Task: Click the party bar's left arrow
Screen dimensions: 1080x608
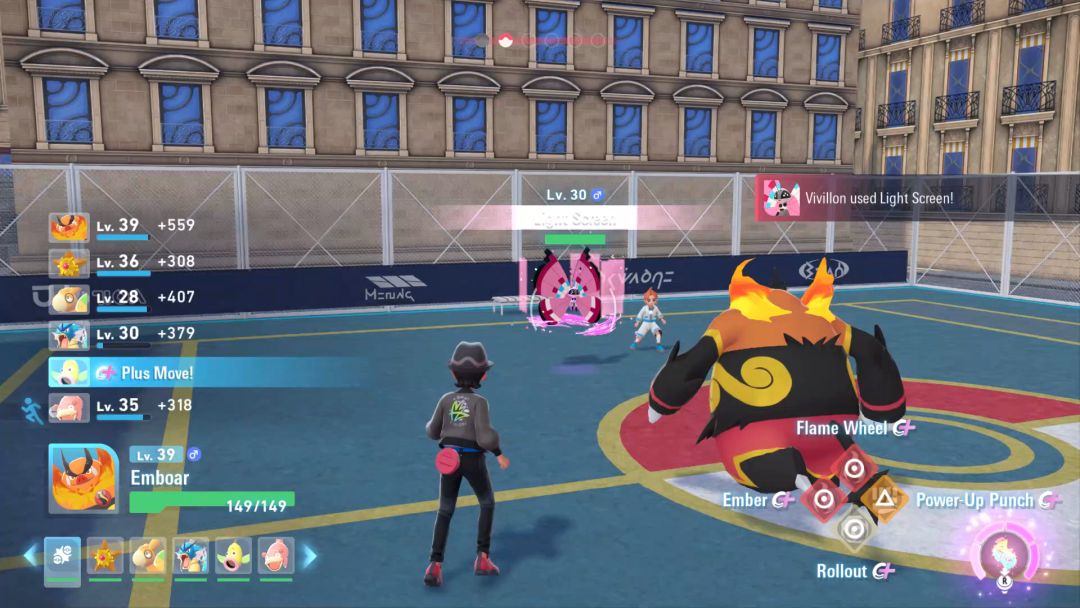Action: [x=31, y=555]
